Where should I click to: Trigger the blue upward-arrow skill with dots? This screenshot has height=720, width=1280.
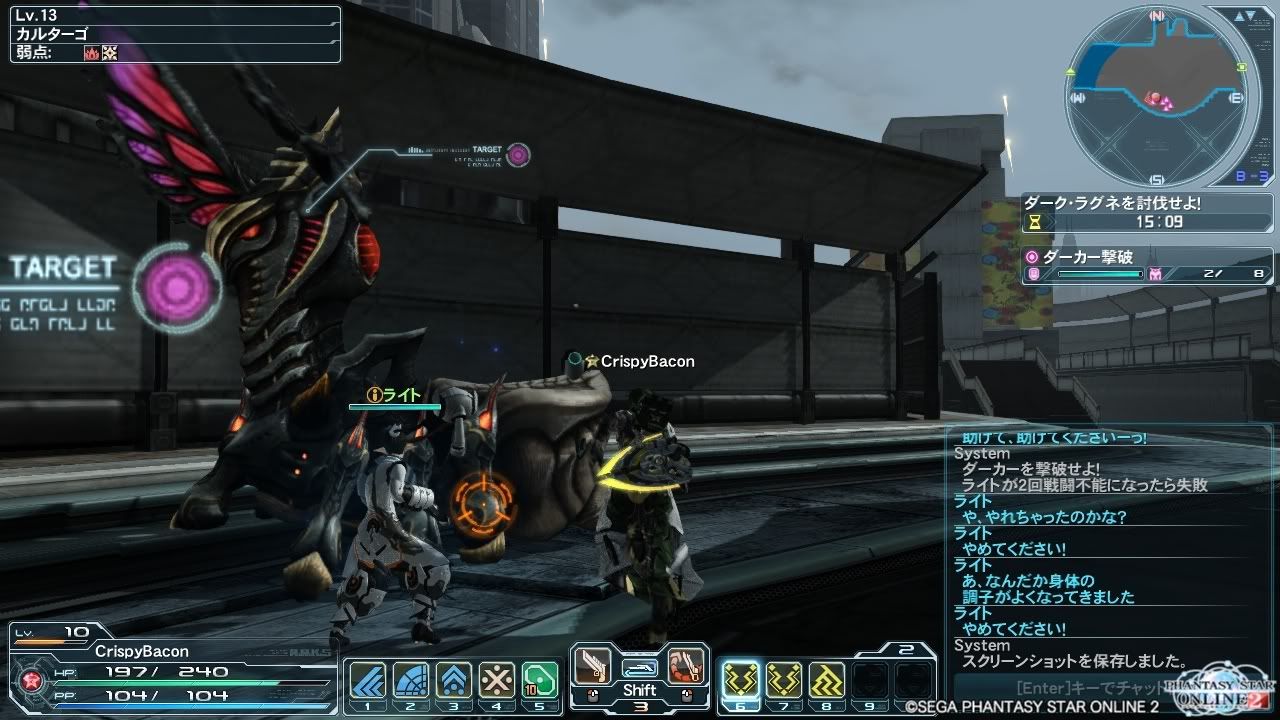[453, 680]
